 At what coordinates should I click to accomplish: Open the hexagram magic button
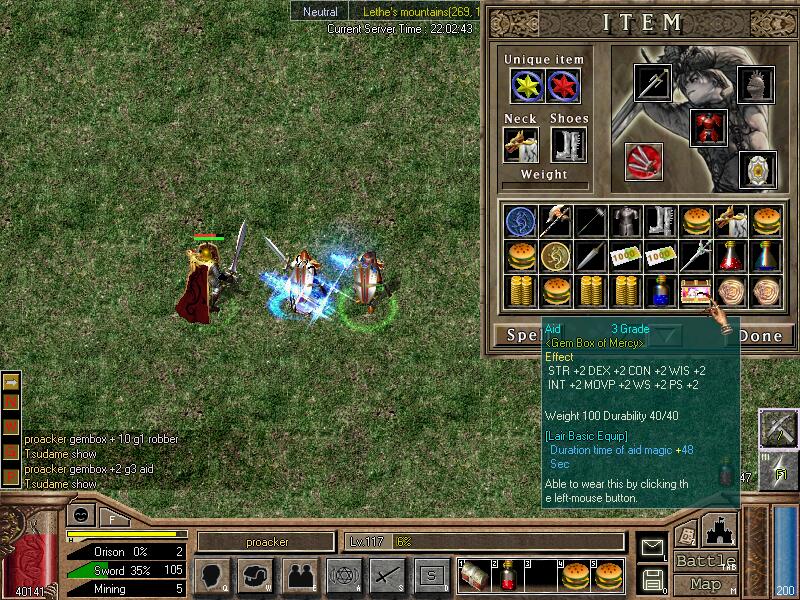342,575
